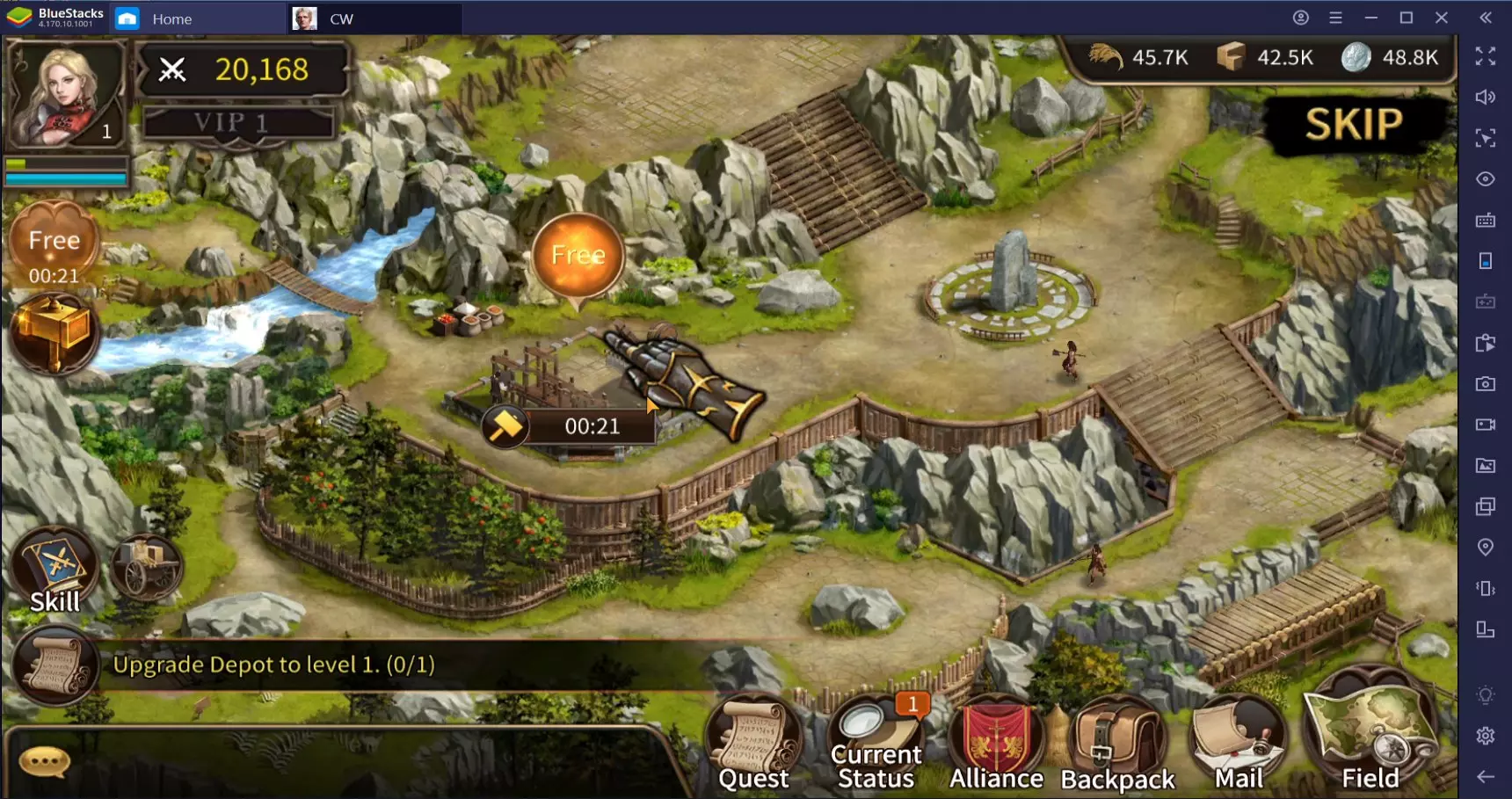Viewport: 1512px width, 799px height.
Task: Select the Upgrade Depot quest tracker
Action: point(273,665)
